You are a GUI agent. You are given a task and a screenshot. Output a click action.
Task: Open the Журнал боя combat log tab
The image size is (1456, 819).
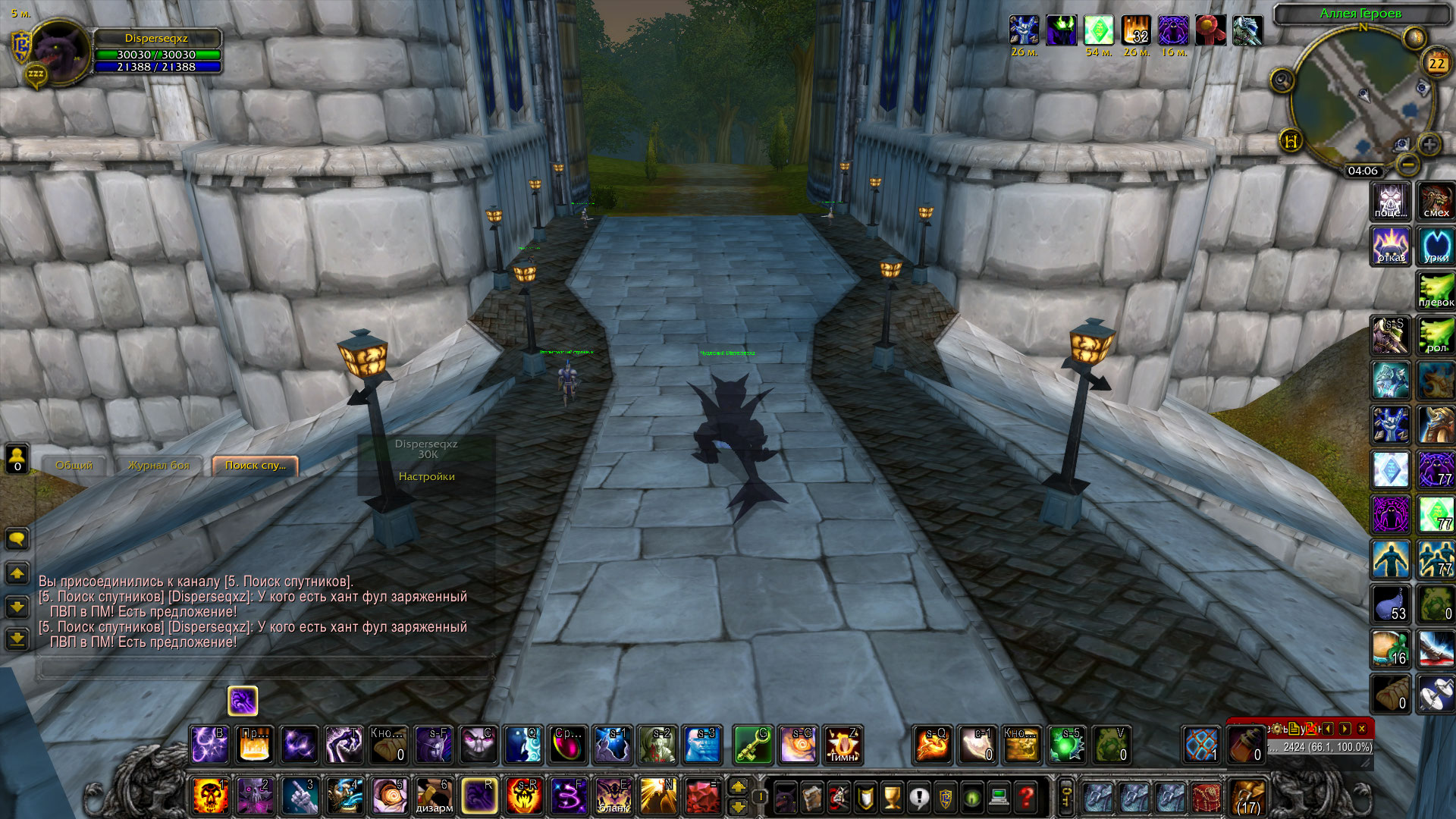click(158, 466)
